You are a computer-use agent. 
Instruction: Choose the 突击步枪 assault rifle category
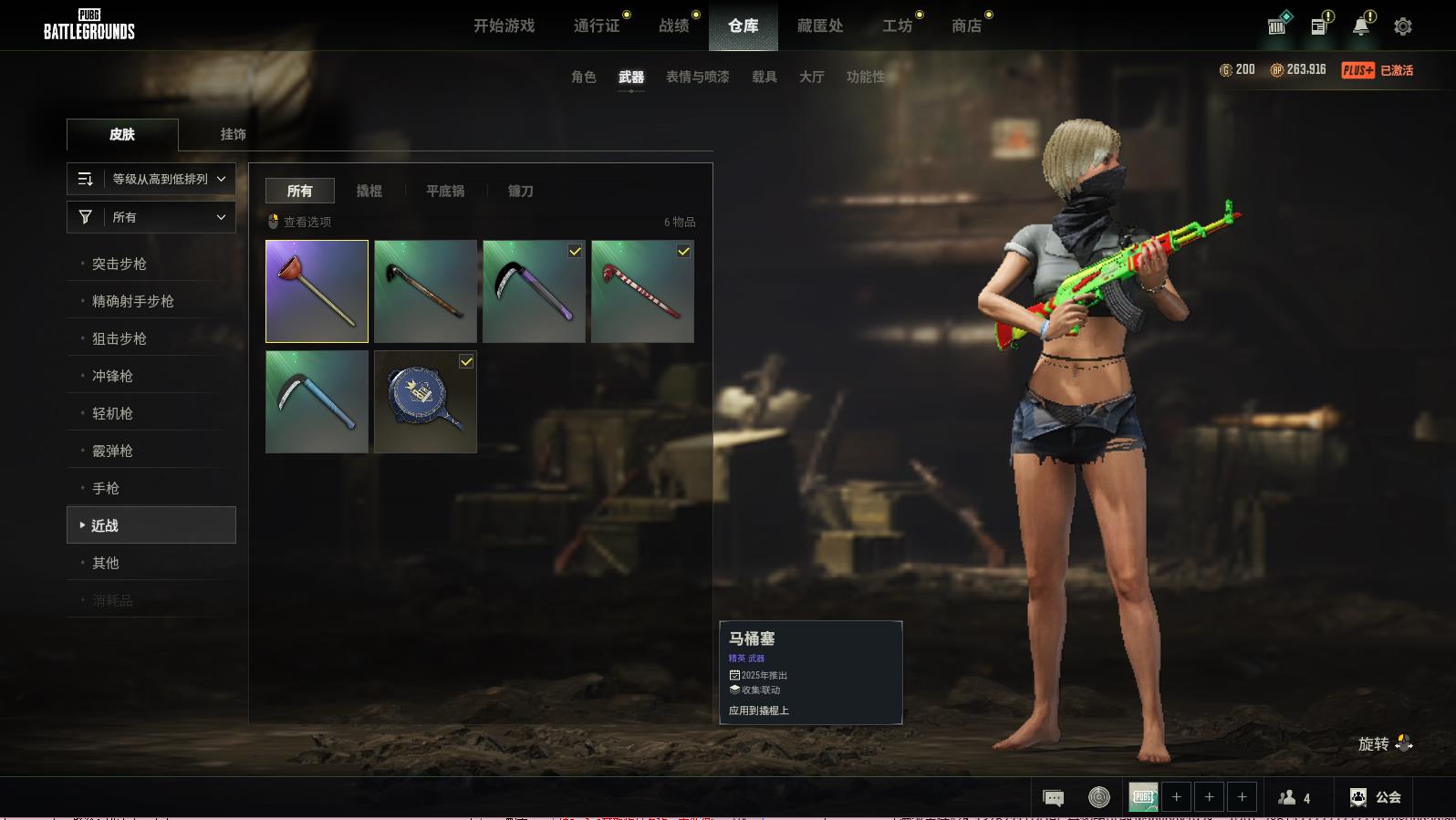(x=120, y=264)
